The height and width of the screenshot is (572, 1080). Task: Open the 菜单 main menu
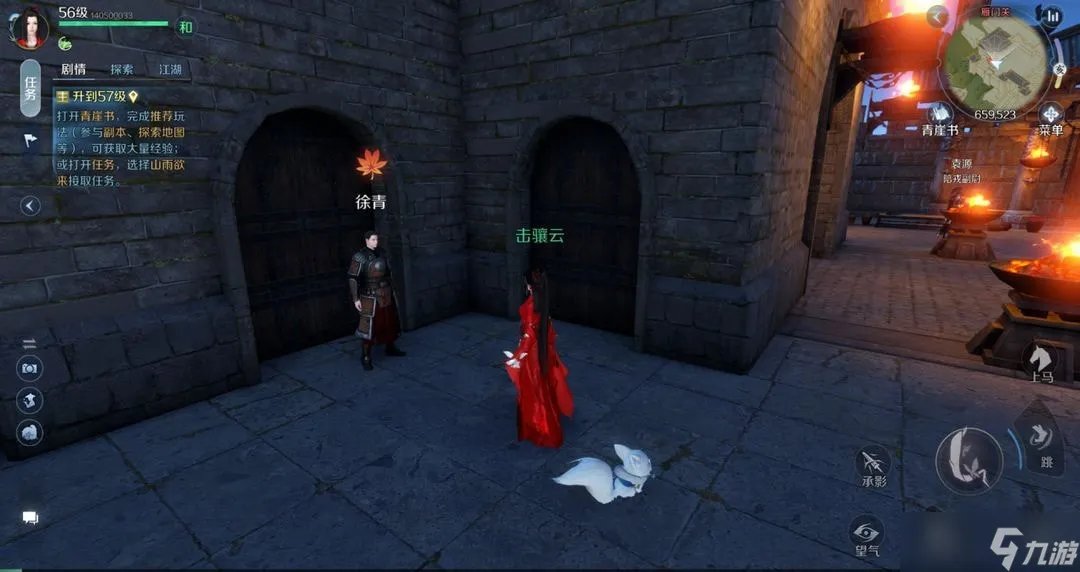(1051, 117)
